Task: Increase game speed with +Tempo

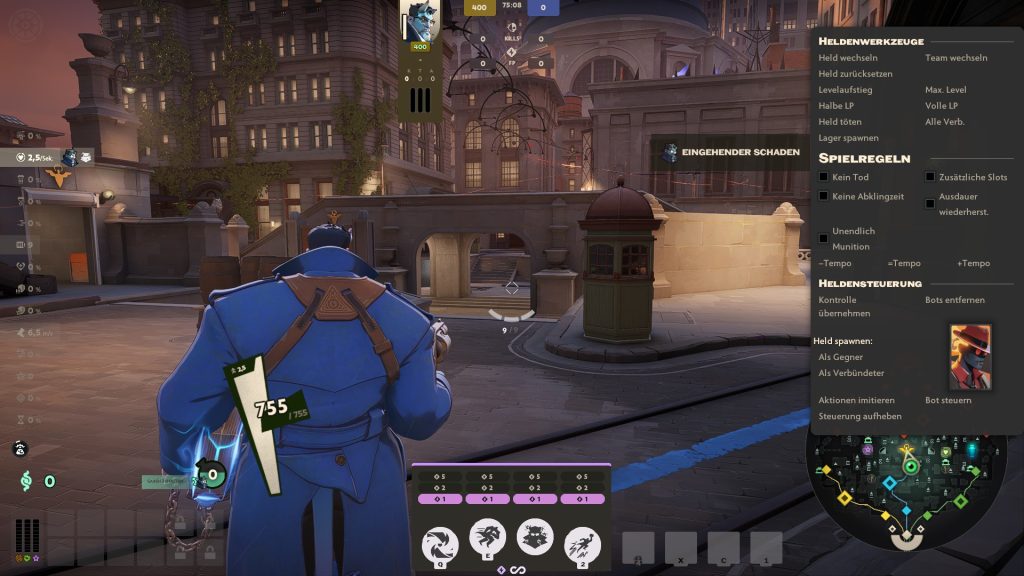Action: coord(973,264)
